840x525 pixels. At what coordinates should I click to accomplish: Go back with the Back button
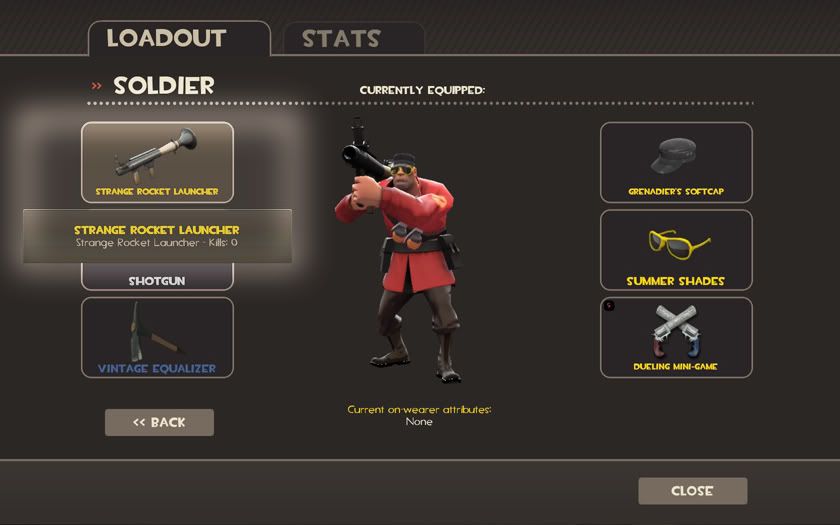159,422
